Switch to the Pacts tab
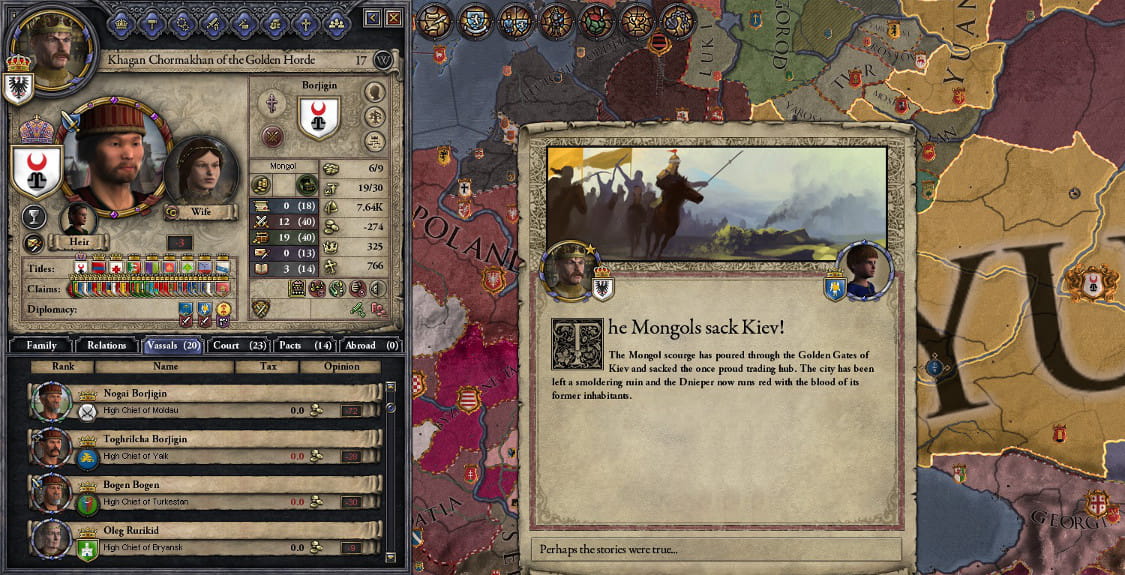The height and width of the screenshot is (575, 1125). tap(305, 345)
